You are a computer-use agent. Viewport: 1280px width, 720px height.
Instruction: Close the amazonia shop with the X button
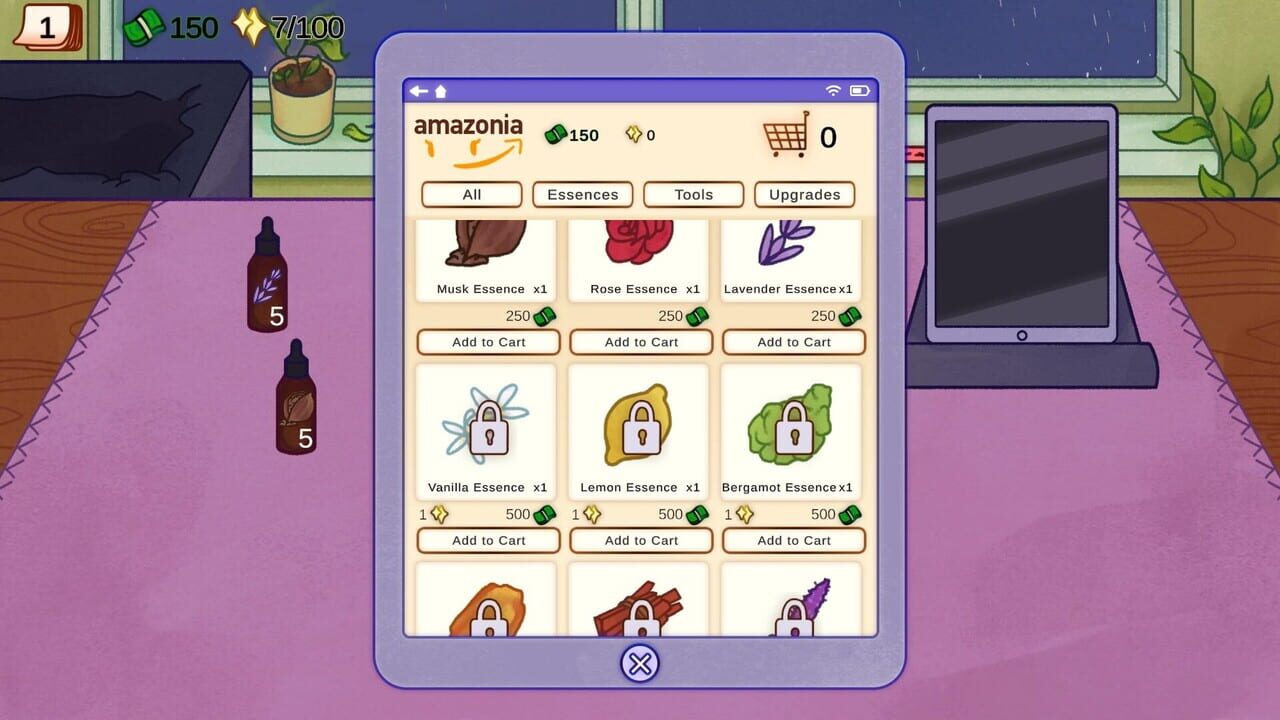(x=640, y=663)
